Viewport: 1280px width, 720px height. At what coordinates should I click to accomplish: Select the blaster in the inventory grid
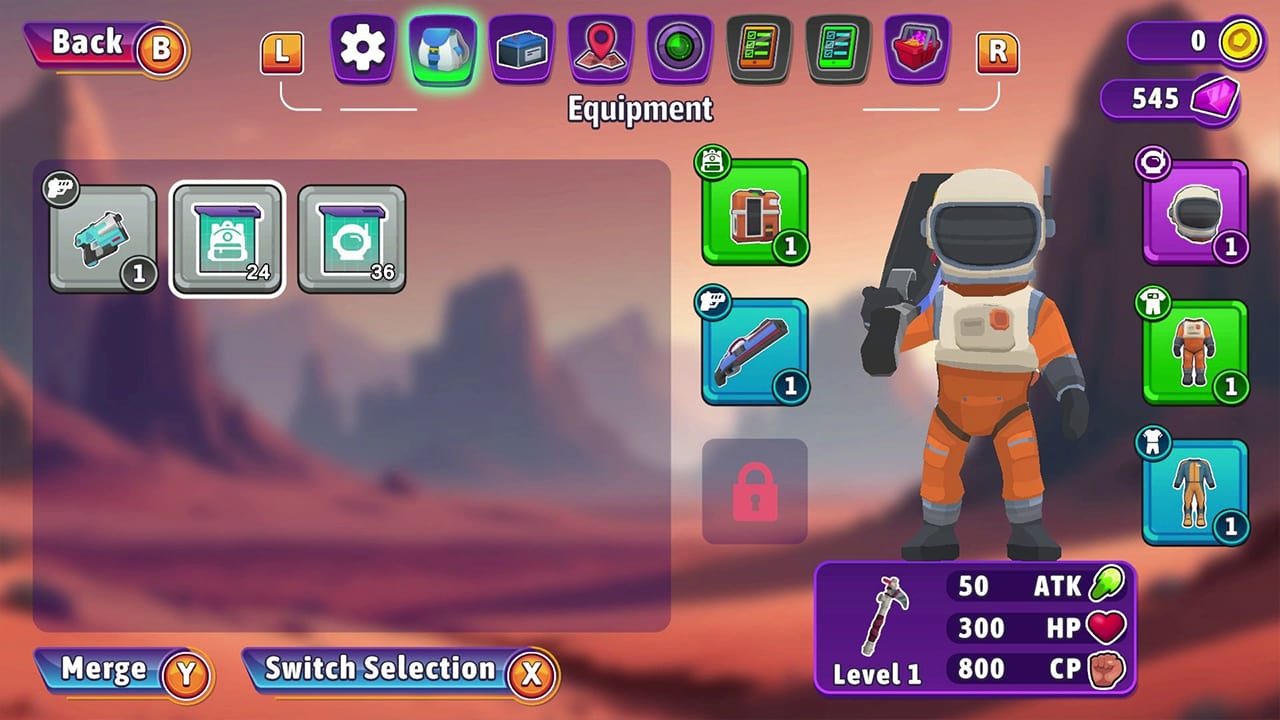[103, 237]
